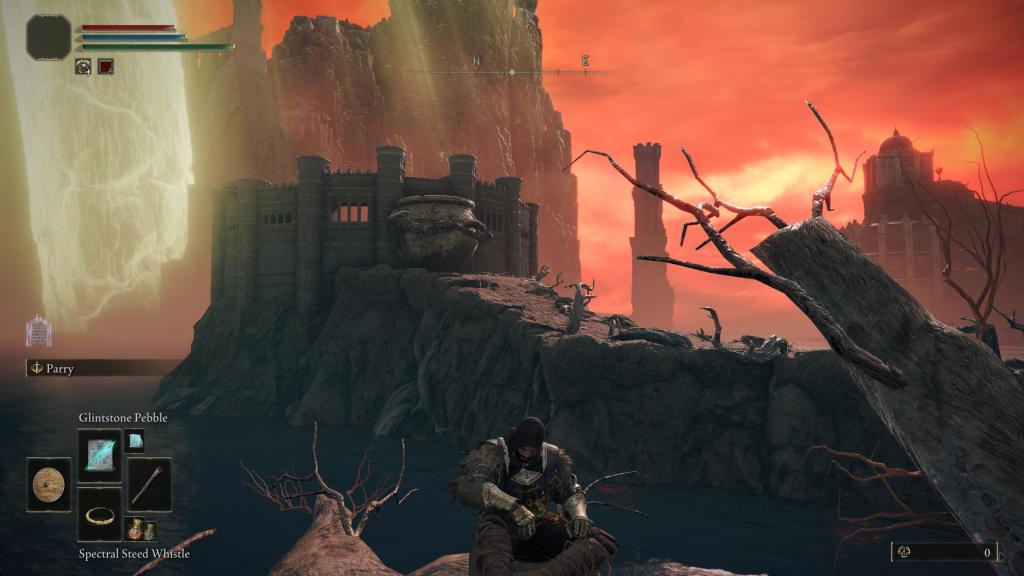Use the Spectral Steed Whistle ring slot
This screenshot has height=576, width=1024.
[100, 515]
